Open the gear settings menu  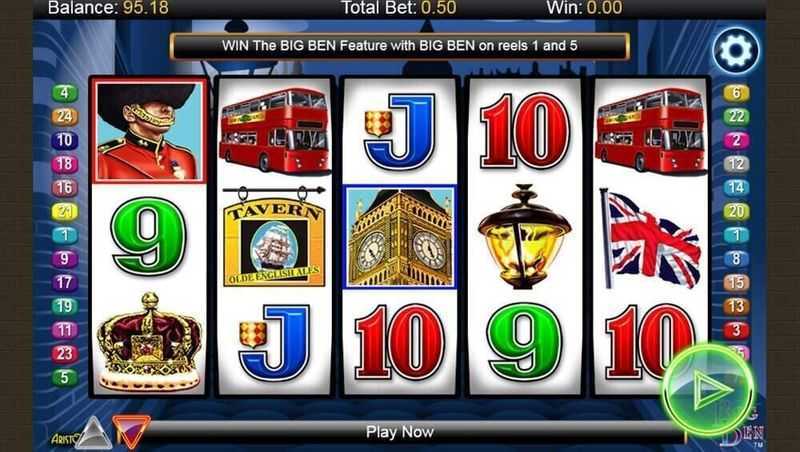click(x=735, y=52)
